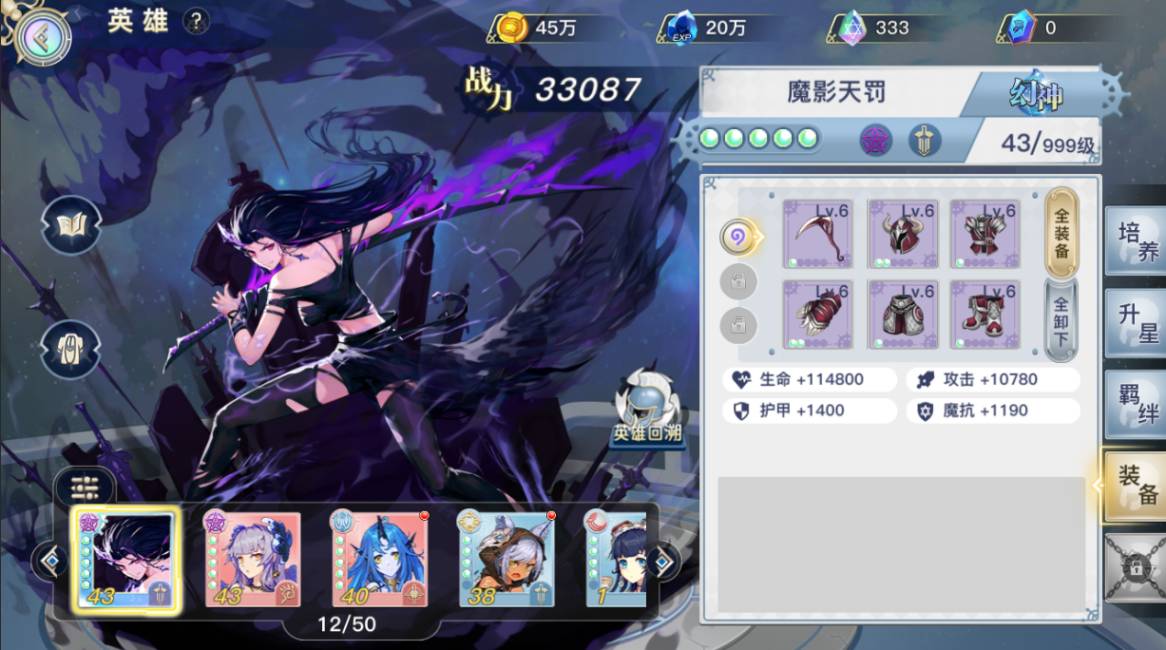Open the hero book icon
This screenshot has height=650, width=1166.
click(71, 226)
